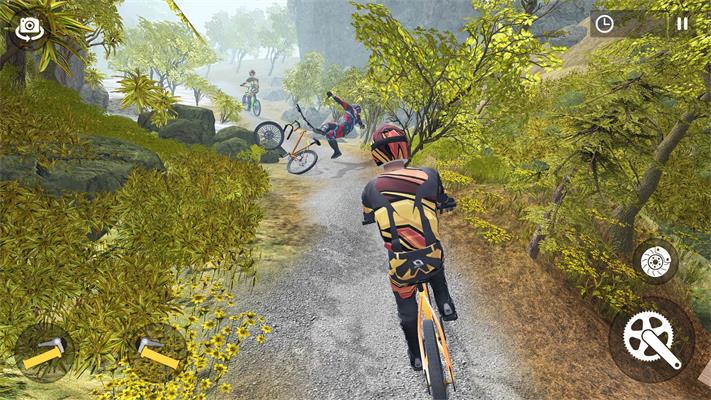
Task: Tap the disc brake button
Action: click(x=655, y=262)
